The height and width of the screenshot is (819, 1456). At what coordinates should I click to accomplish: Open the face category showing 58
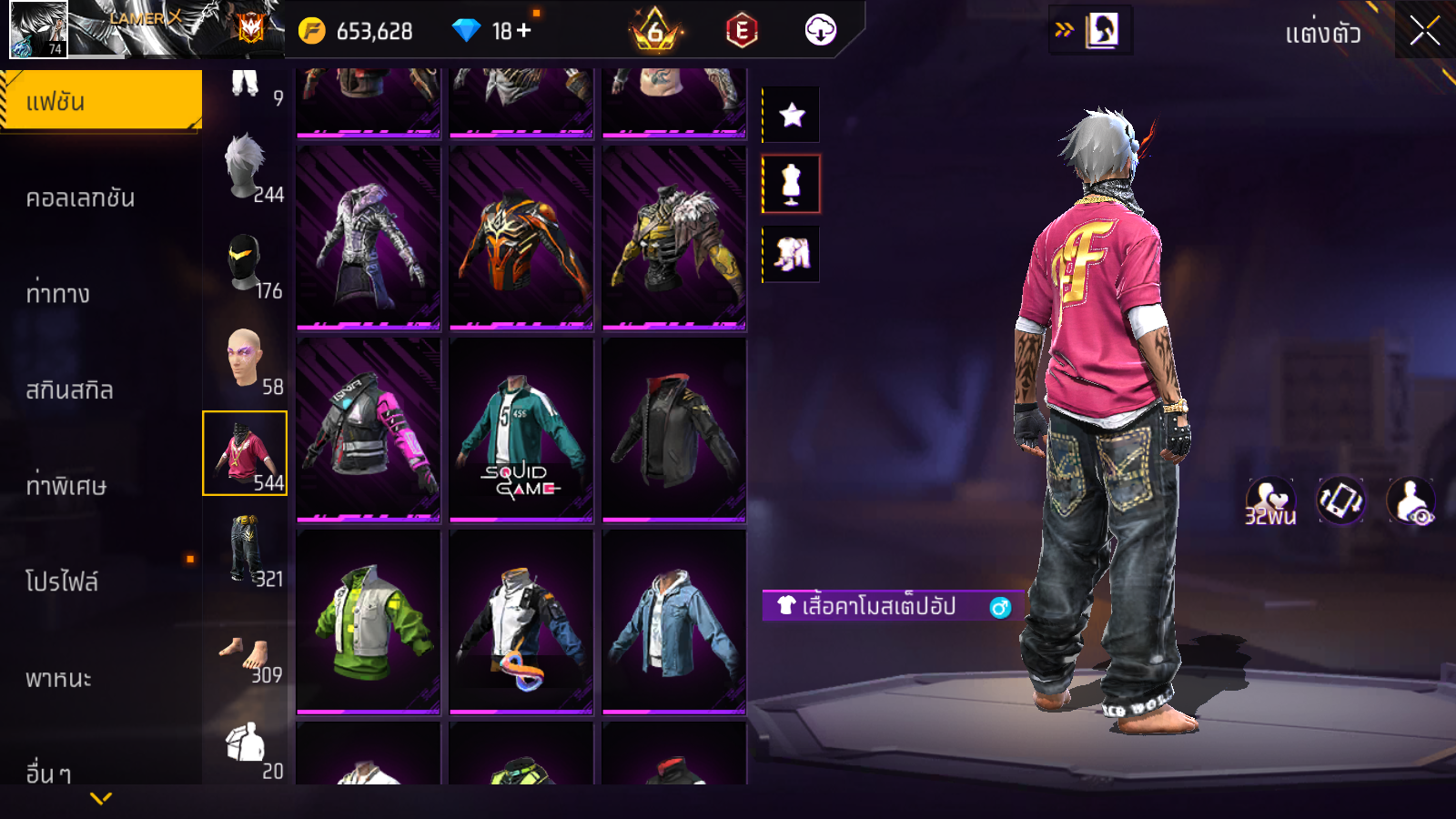246,361
